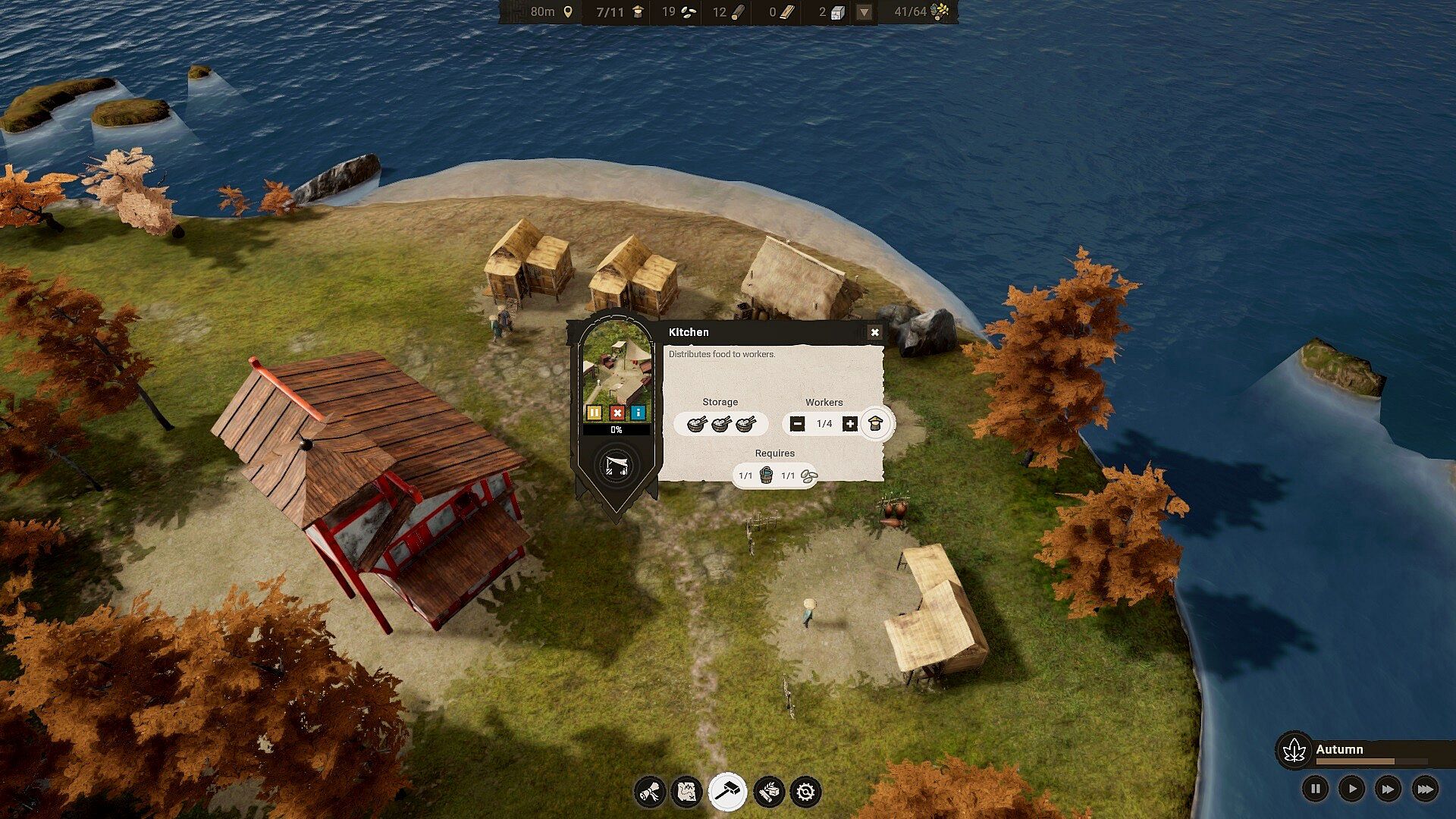Increase Kitchen workers with the plus button

[x=850, y=424]
